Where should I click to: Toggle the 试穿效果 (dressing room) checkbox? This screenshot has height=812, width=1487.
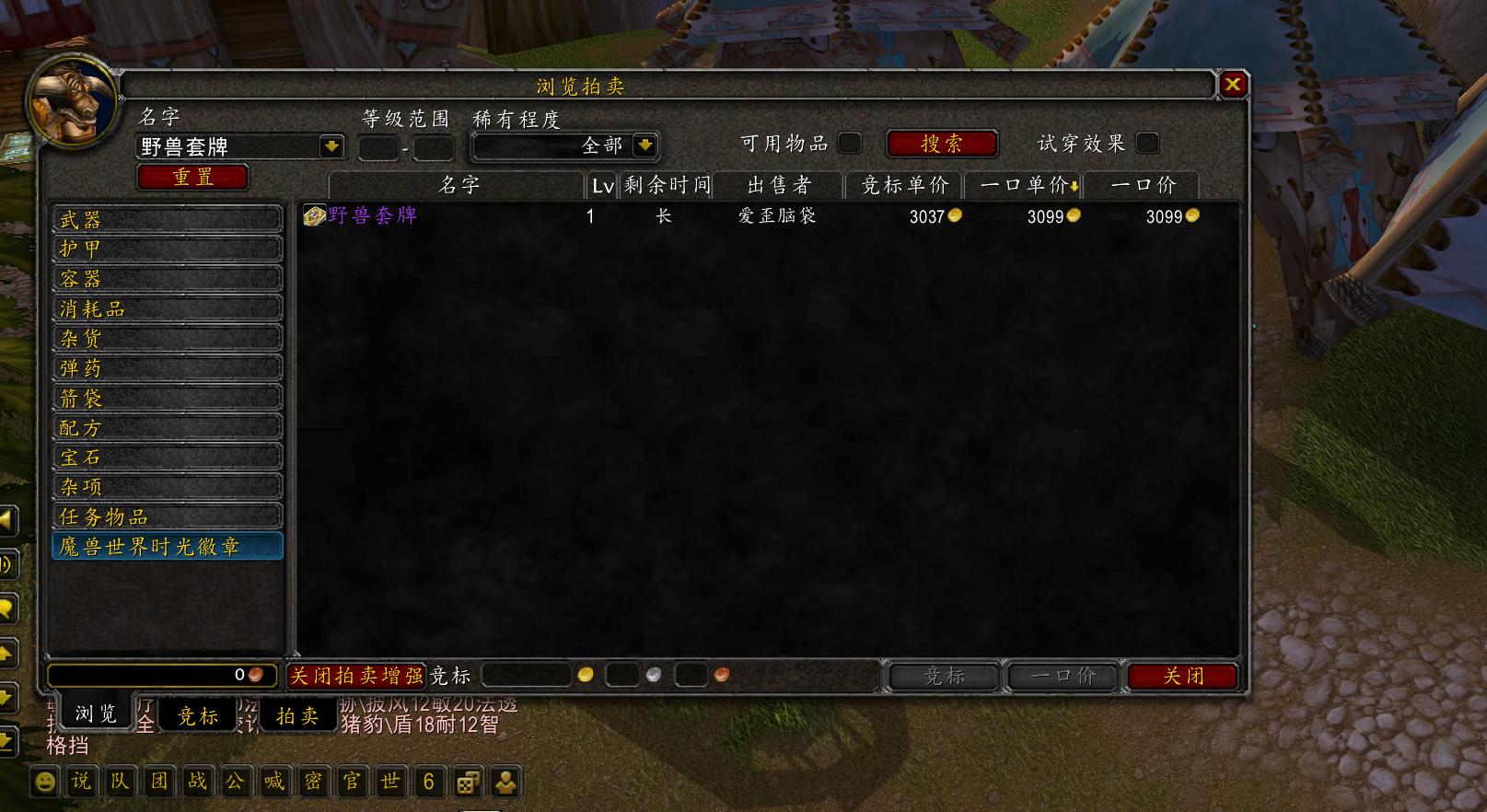click(1146, 143)
